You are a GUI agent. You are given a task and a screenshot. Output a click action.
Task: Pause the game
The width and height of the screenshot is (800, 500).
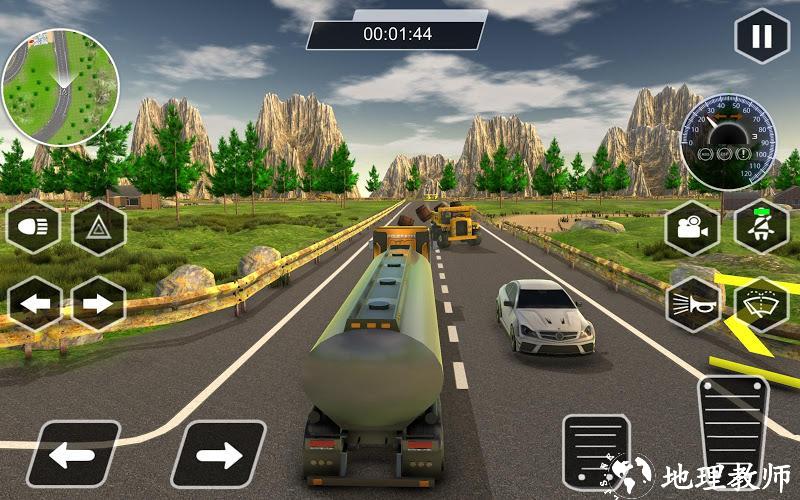click(761, 37)
